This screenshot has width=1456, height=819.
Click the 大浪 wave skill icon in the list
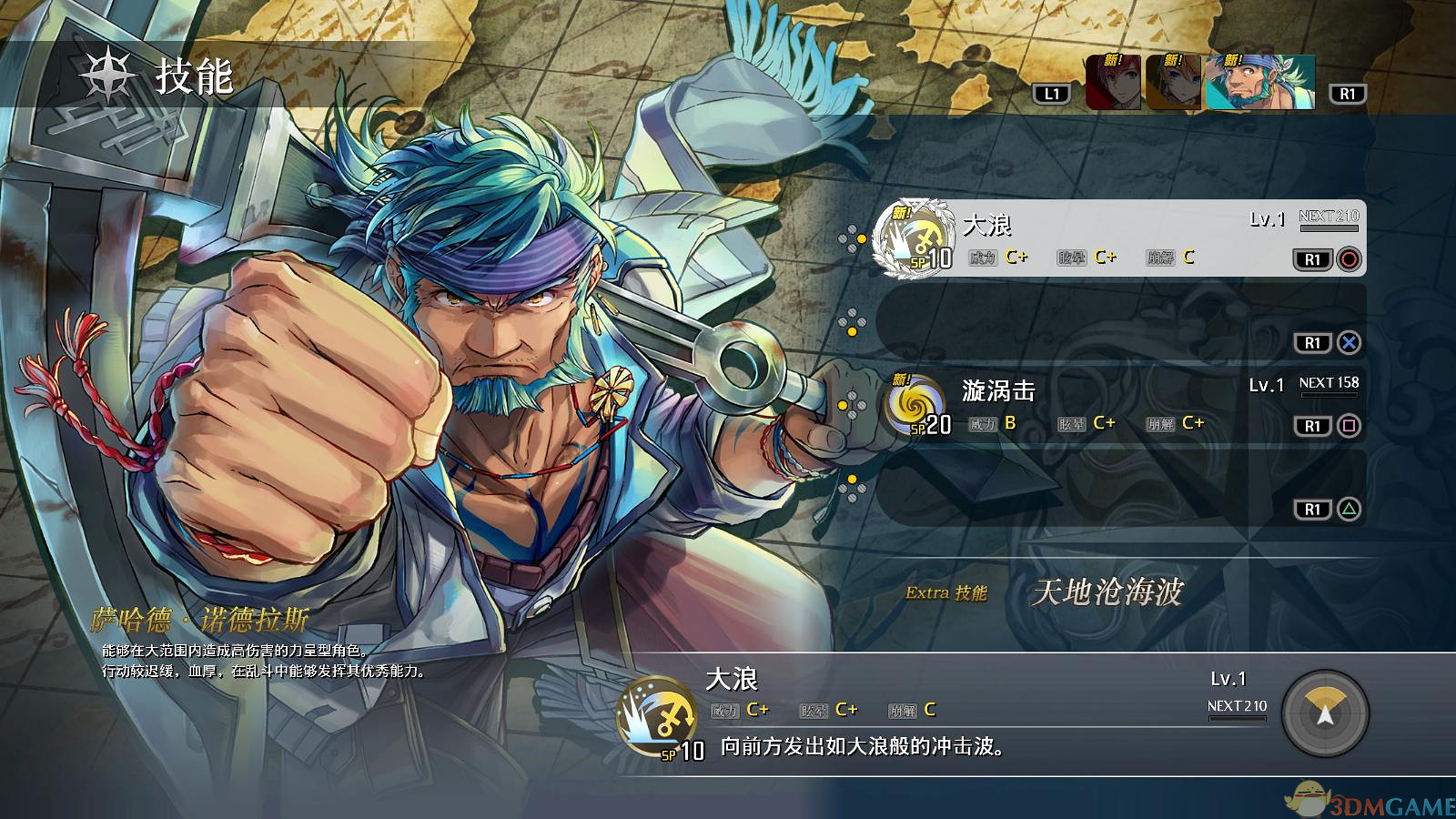[x=913, y=238]
